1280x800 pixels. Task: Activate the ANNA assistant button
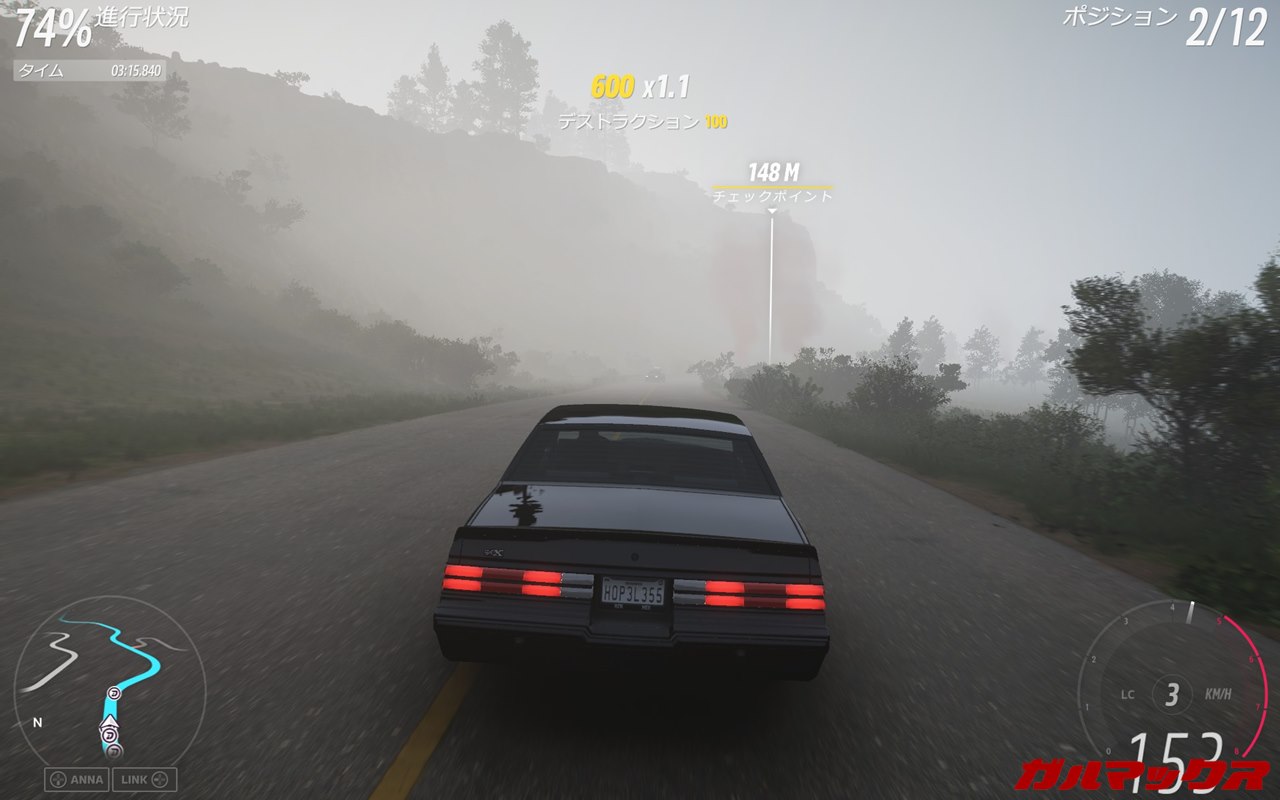click(76, 779)
